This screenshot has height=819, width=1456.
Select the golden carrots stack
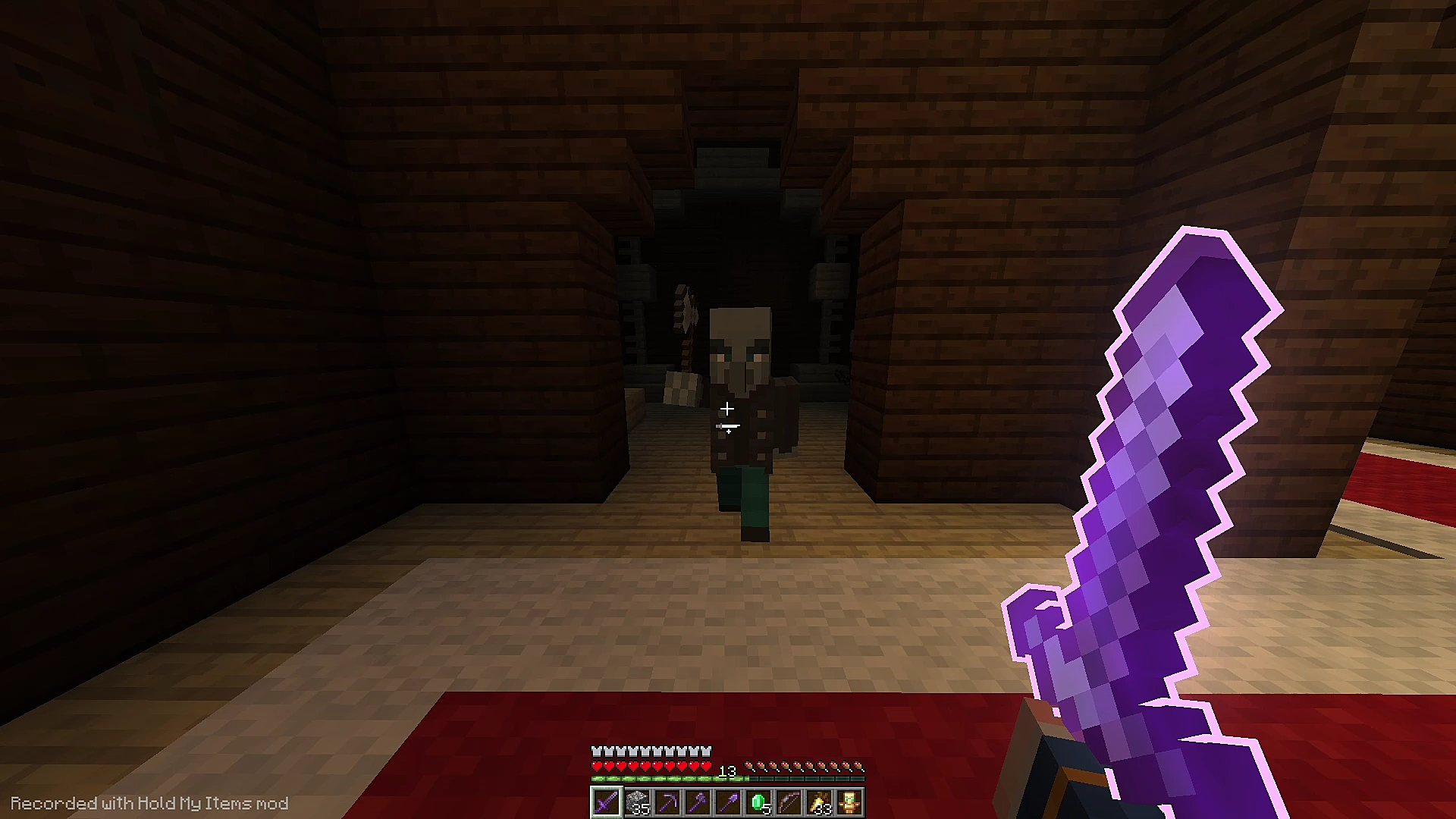click(821, 802)
